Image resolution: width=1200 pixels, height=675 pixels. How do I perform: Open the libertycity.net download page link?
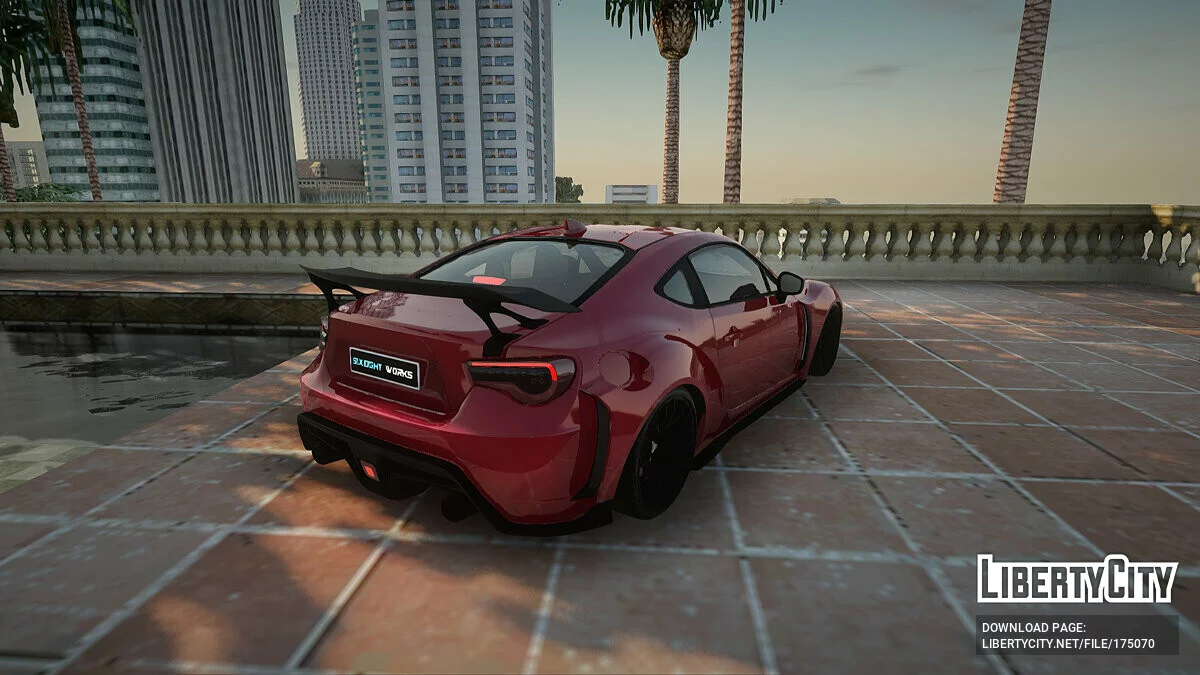pyautogui.click(x=1068, y=643)
